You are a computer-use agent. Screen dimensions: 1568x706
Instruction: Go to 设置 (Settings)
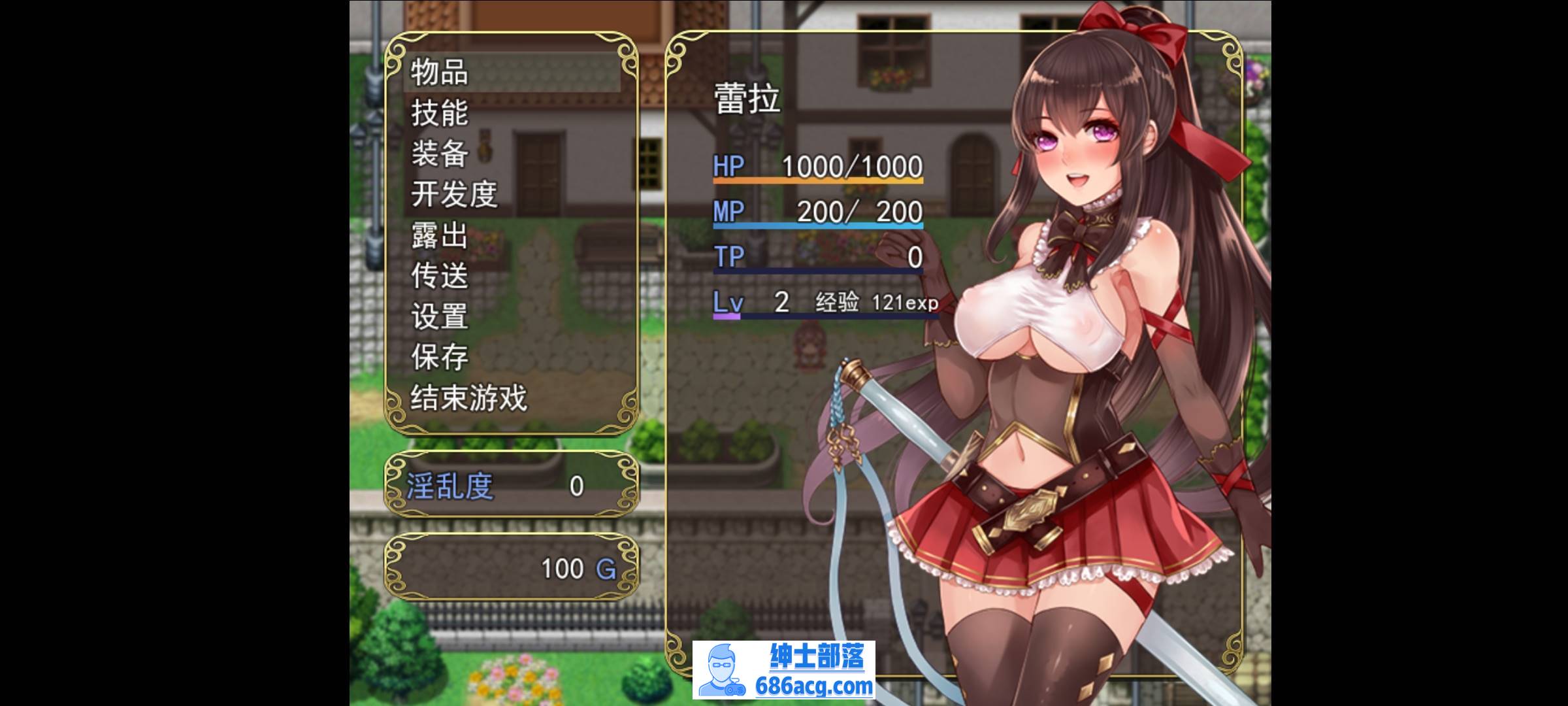click(x=440, y=316)
